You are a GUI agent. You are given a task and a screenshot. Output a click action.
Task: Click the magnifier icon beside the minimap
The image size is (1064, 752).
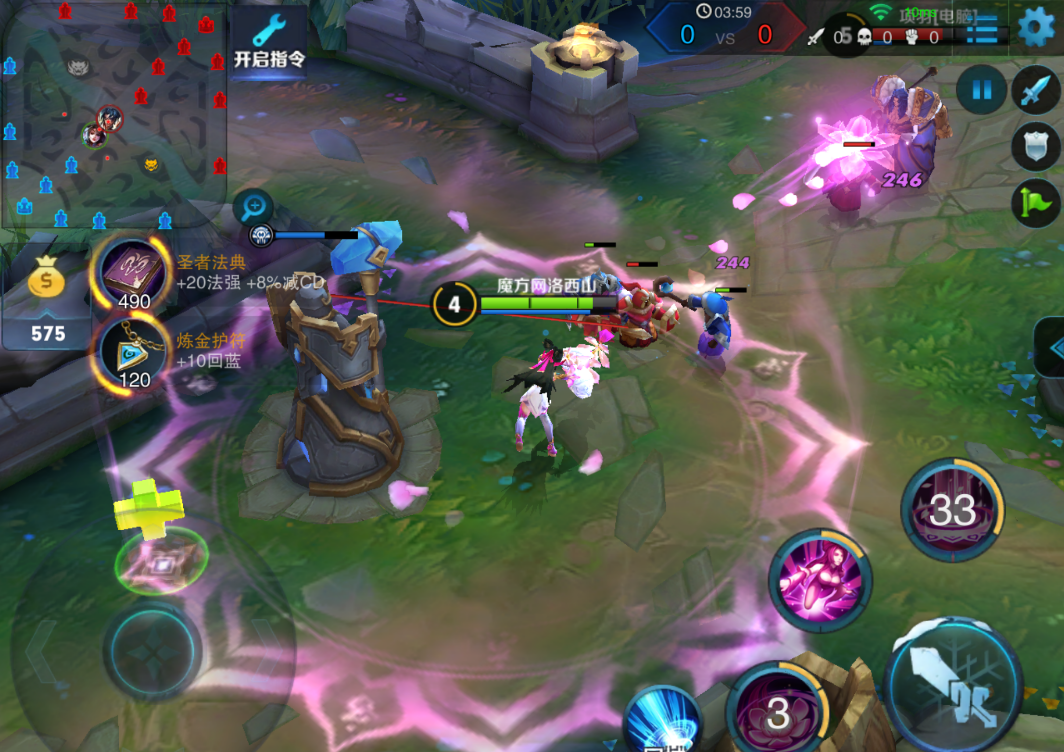tap(253, 207)
